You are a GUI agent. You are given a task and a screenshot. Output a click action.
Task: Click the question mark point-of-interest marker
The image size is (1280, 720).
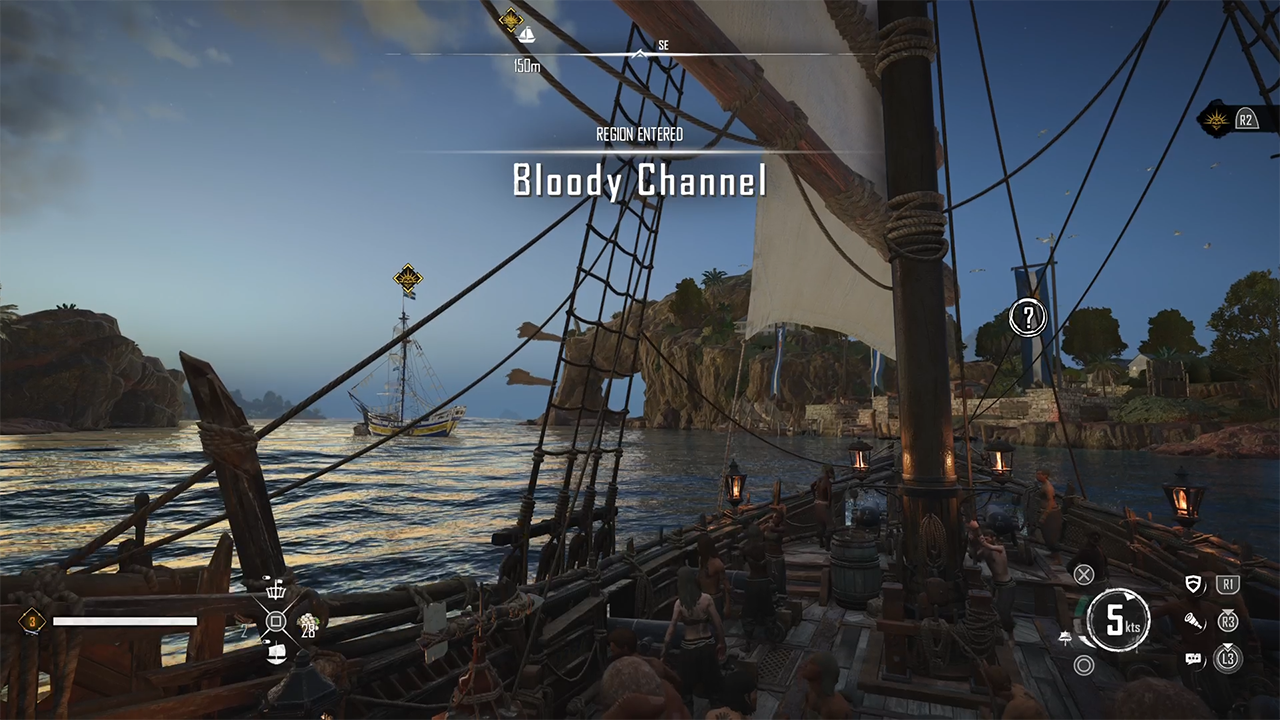point(1027,318)
